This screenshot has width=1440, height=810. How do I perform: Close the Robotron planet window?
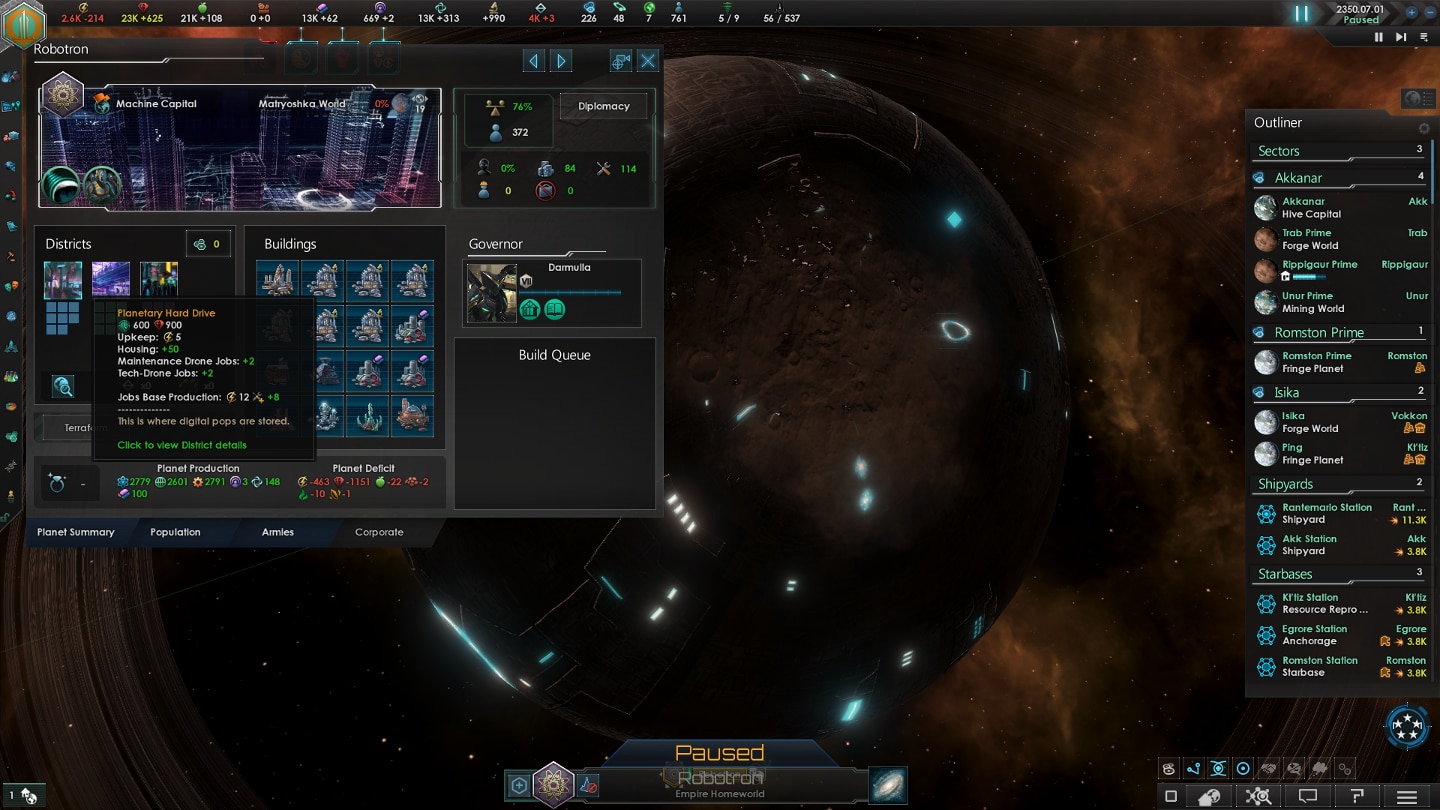648,61
